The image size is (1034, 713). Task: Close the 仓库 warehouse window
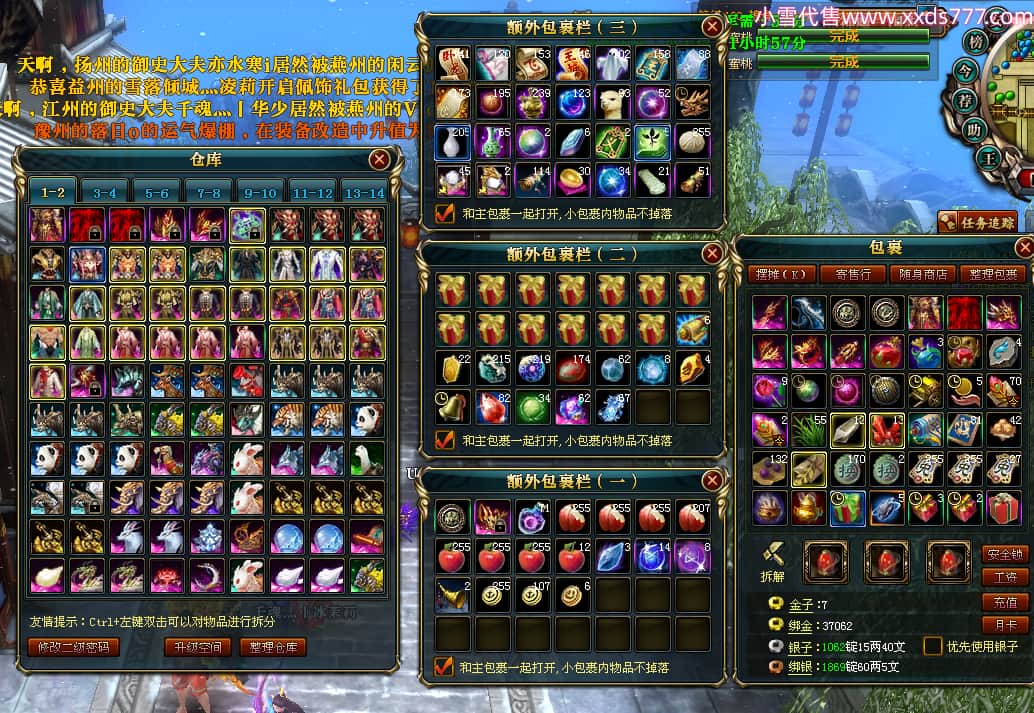[x=379, y=160]
